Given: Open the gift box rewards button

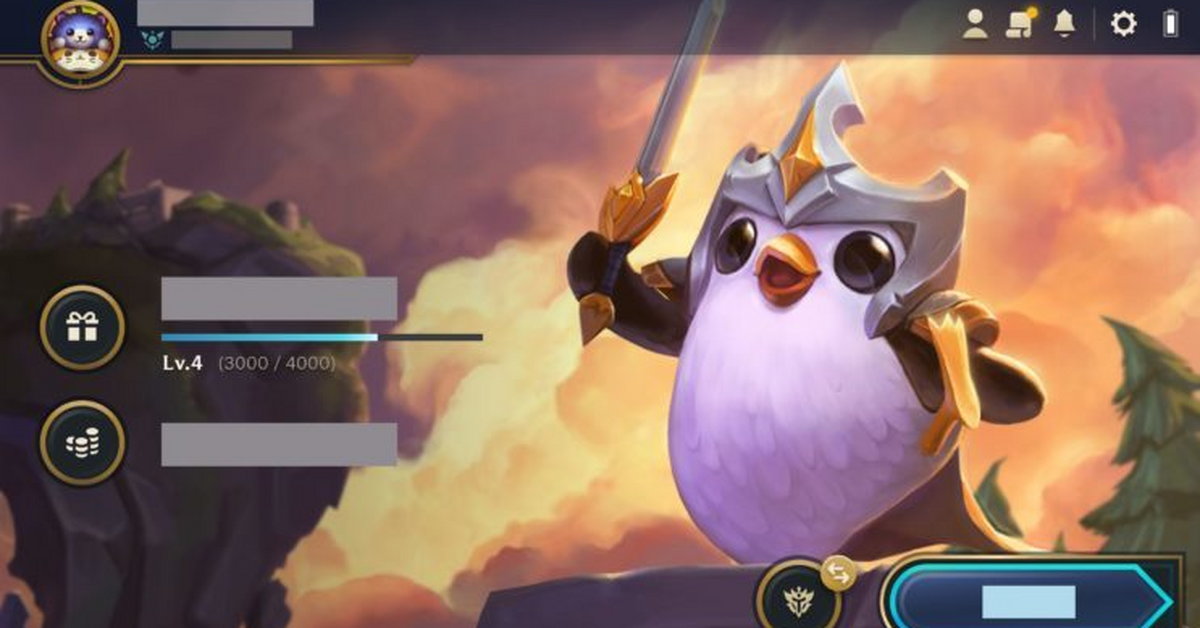Looking at the screenshot, I should 82,327.
